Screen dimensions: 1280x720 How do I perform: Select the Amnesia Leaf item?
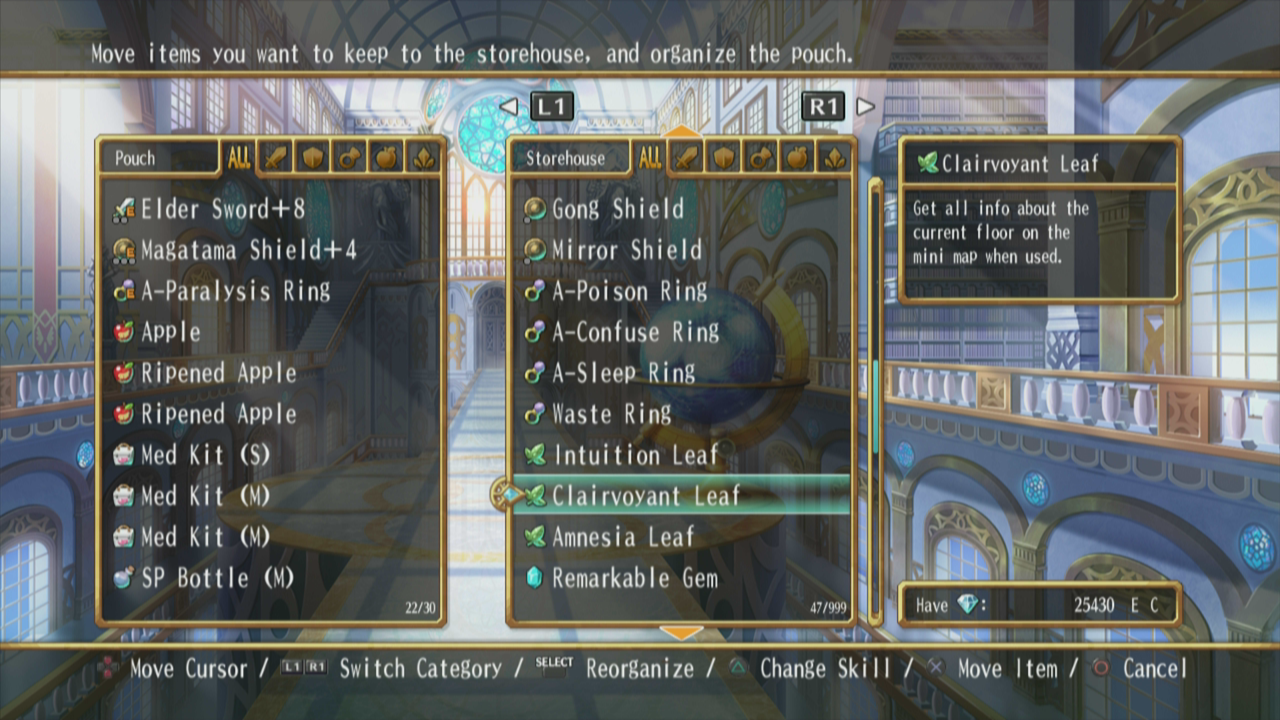[622, 537]
